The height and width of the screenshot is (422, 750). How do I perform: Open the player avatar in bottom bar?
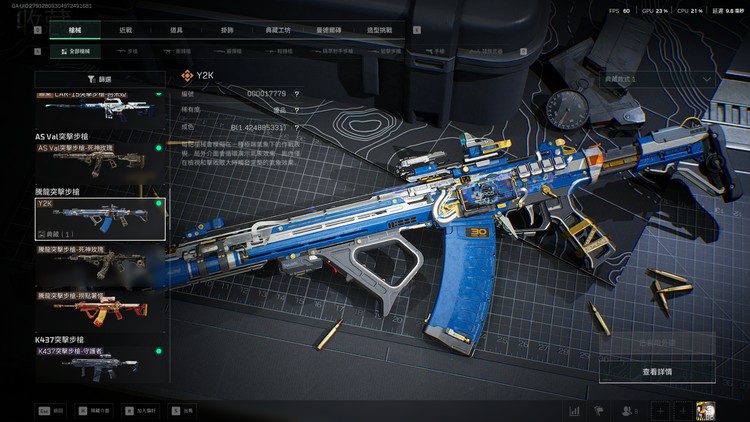coord(707,410)
